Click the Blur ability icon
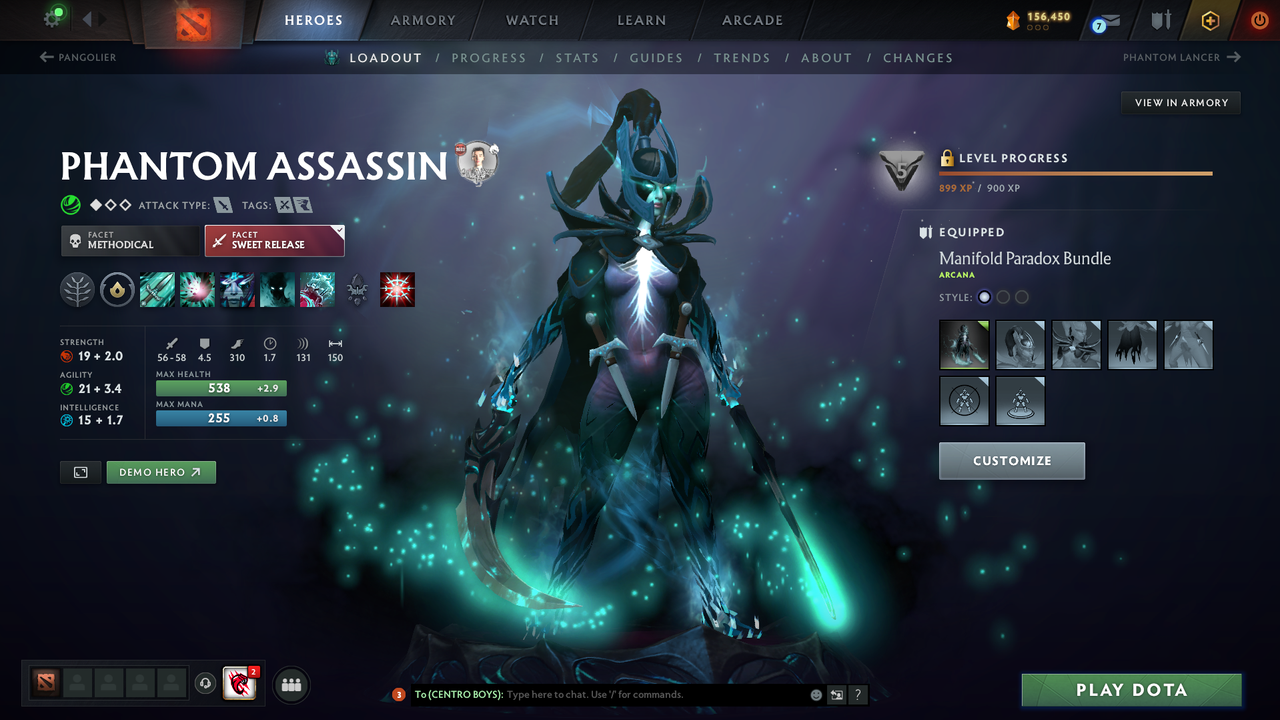The image size is (1280, 720). click(x=277, y=290)
